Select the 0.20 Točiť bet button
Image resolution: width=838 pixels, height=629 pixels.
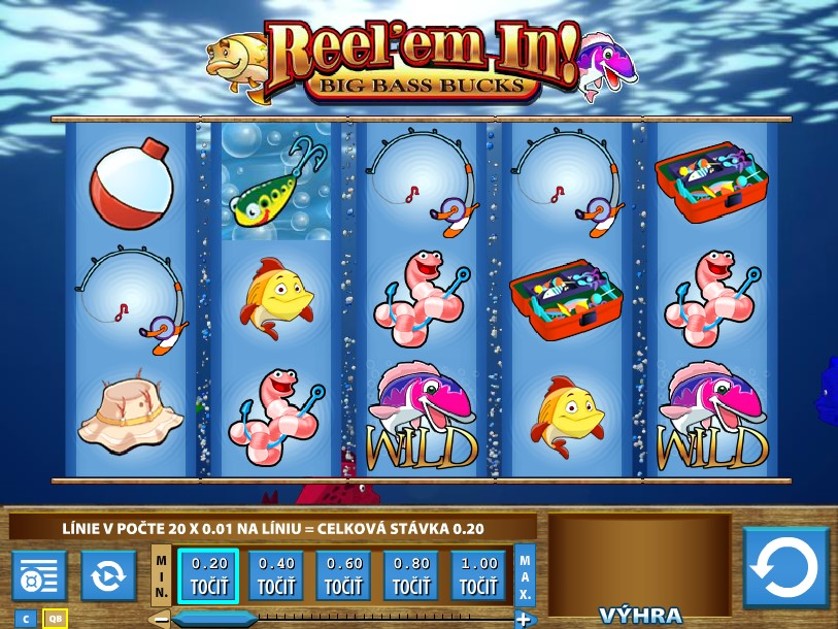pyautogui.click(x=209, y=575)
